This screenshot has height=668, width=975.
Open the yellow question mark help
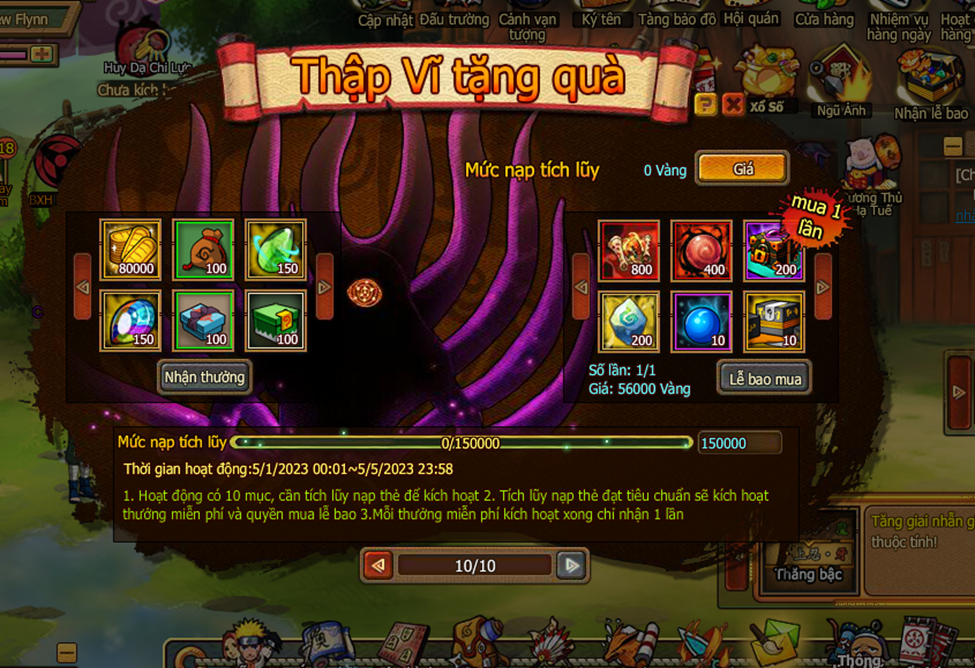[x=705, y=104]
